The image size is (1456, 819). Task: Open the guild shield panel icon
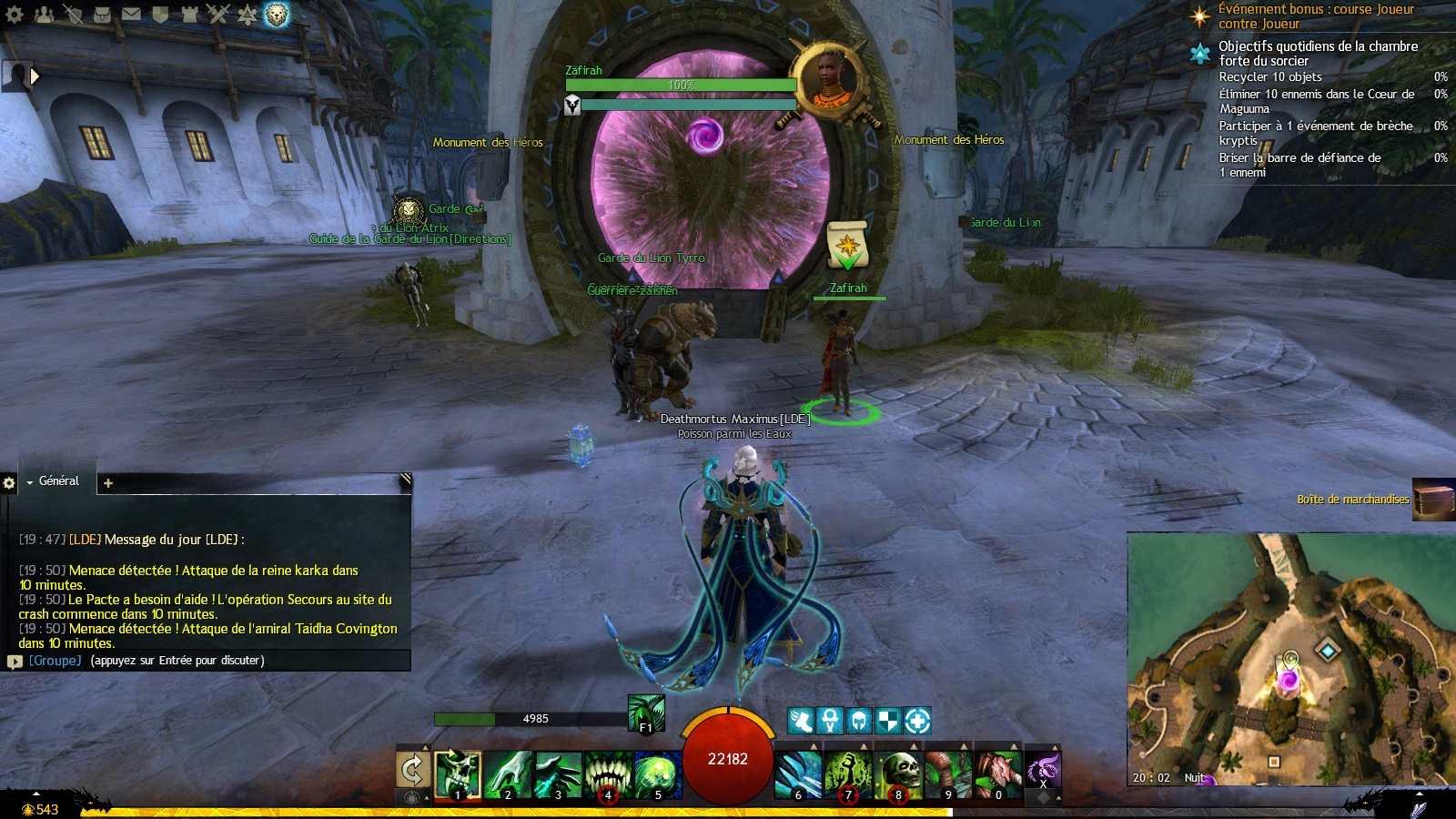160,14
